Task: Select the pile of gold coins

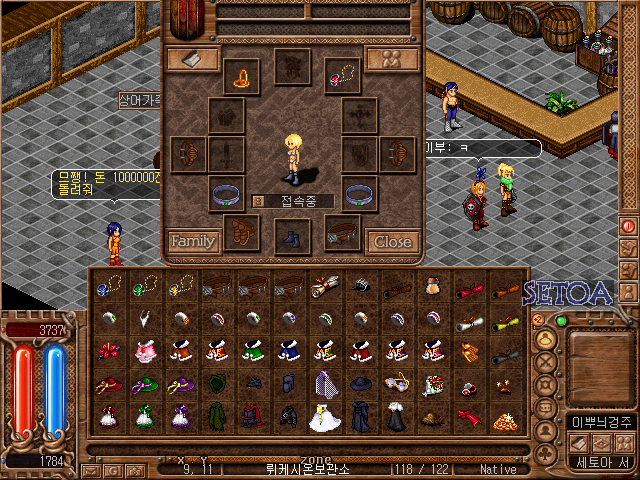Action: 505,417
